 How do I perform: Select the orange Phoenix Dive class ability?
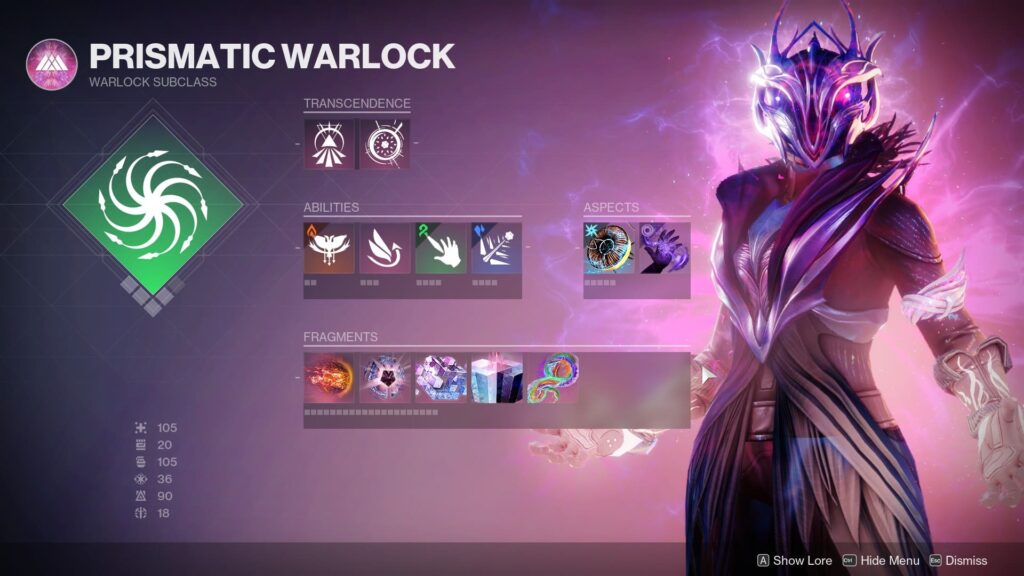[x=329, y=248]
